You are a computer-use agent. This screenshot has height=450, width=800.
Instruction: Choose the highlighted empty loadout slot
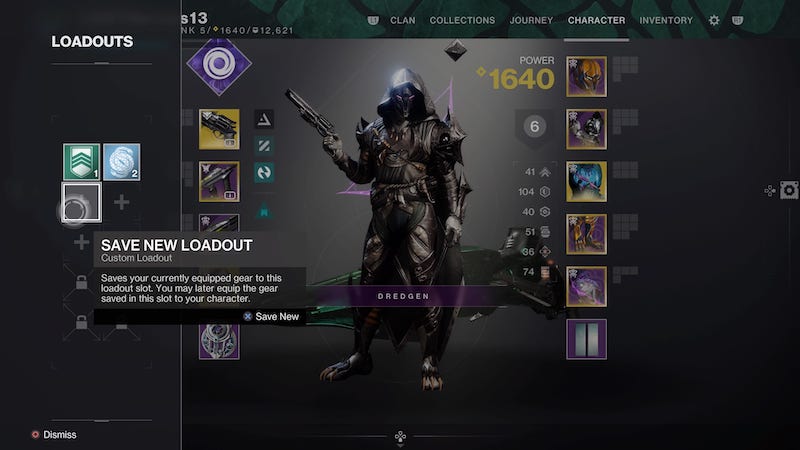(80, 202)
